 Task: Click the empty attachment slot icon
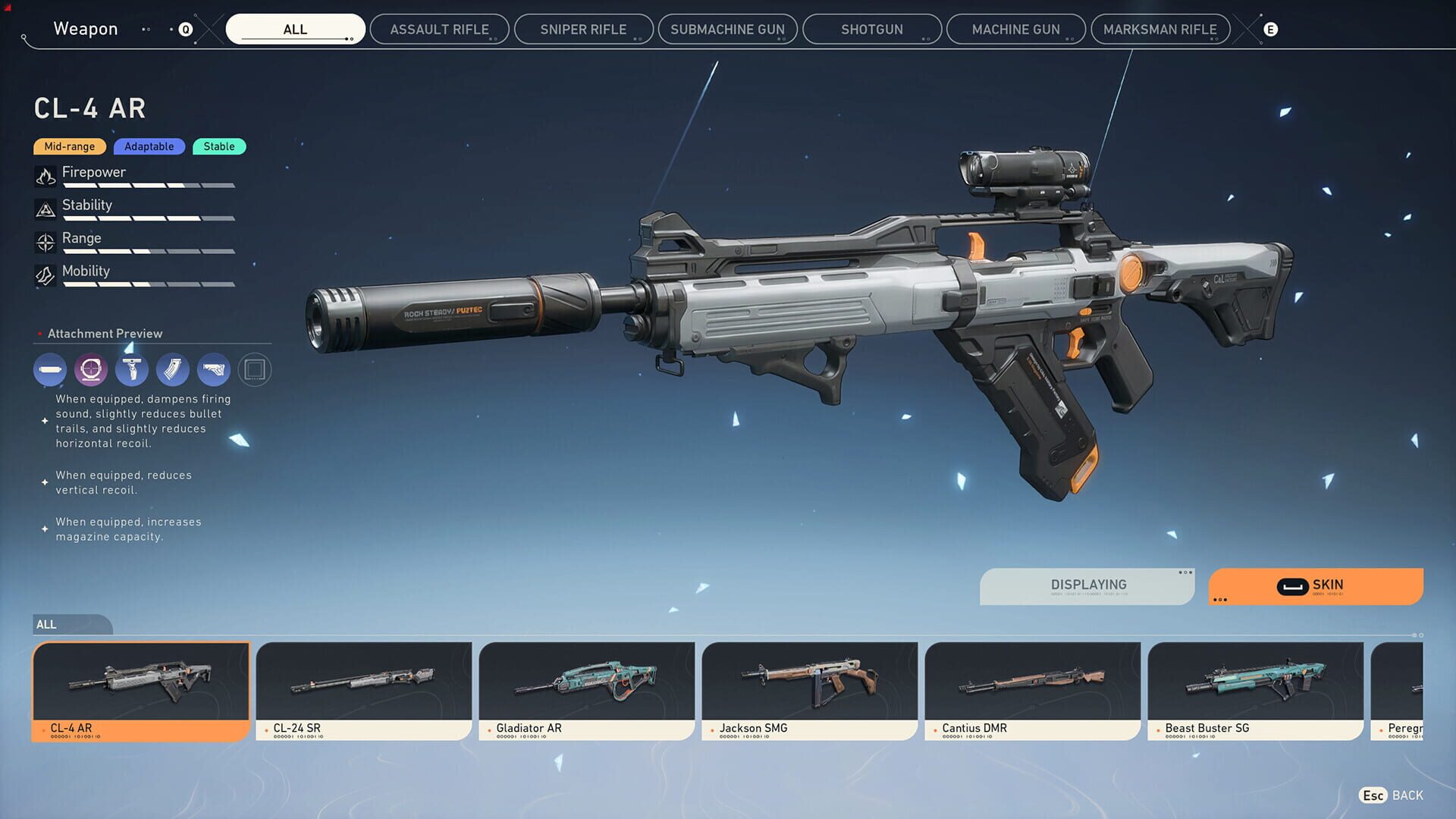pos(255,369)
